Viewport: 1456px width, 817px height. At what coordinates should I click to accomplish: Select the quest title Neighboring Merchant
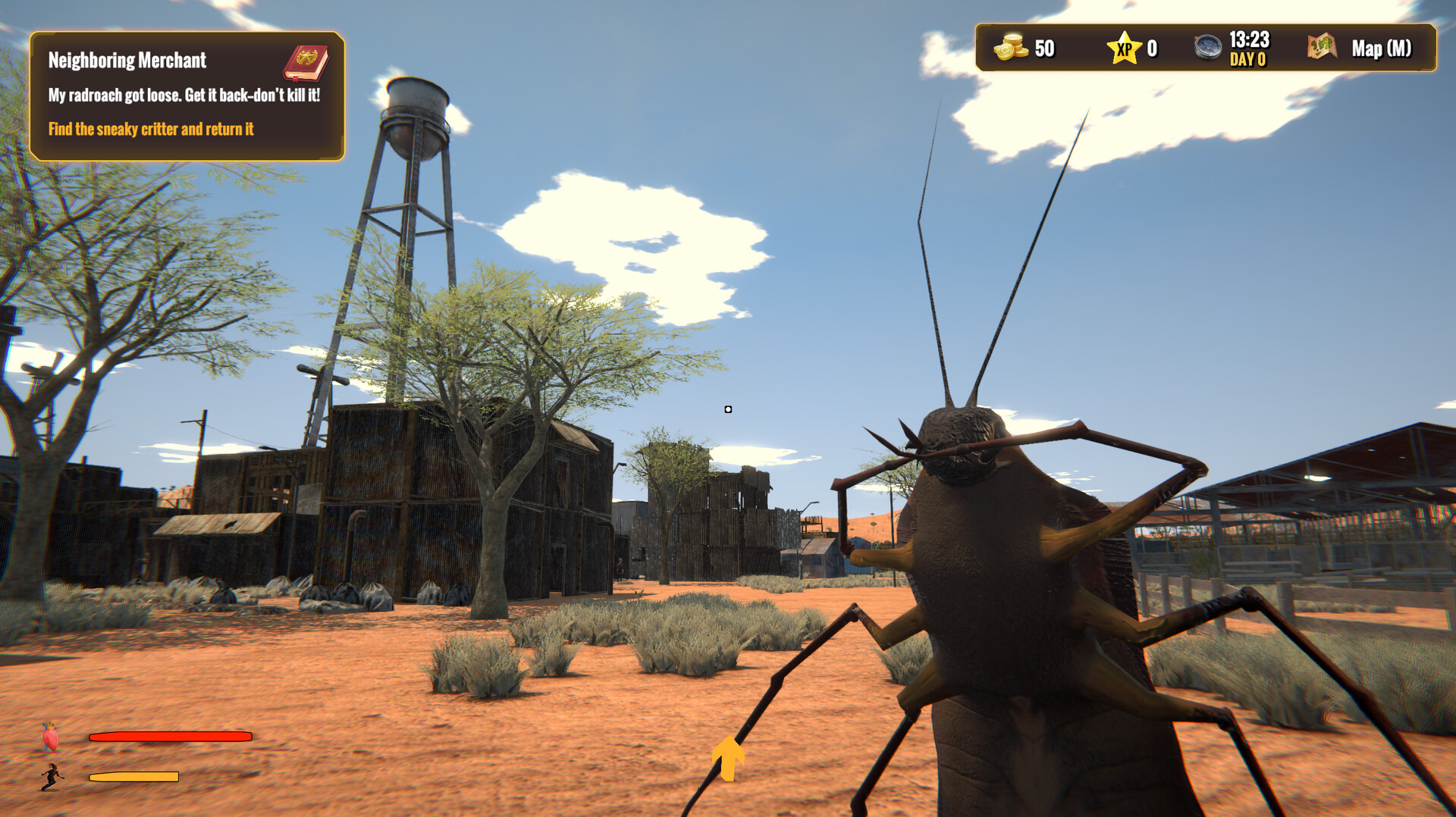coord(127,61)
